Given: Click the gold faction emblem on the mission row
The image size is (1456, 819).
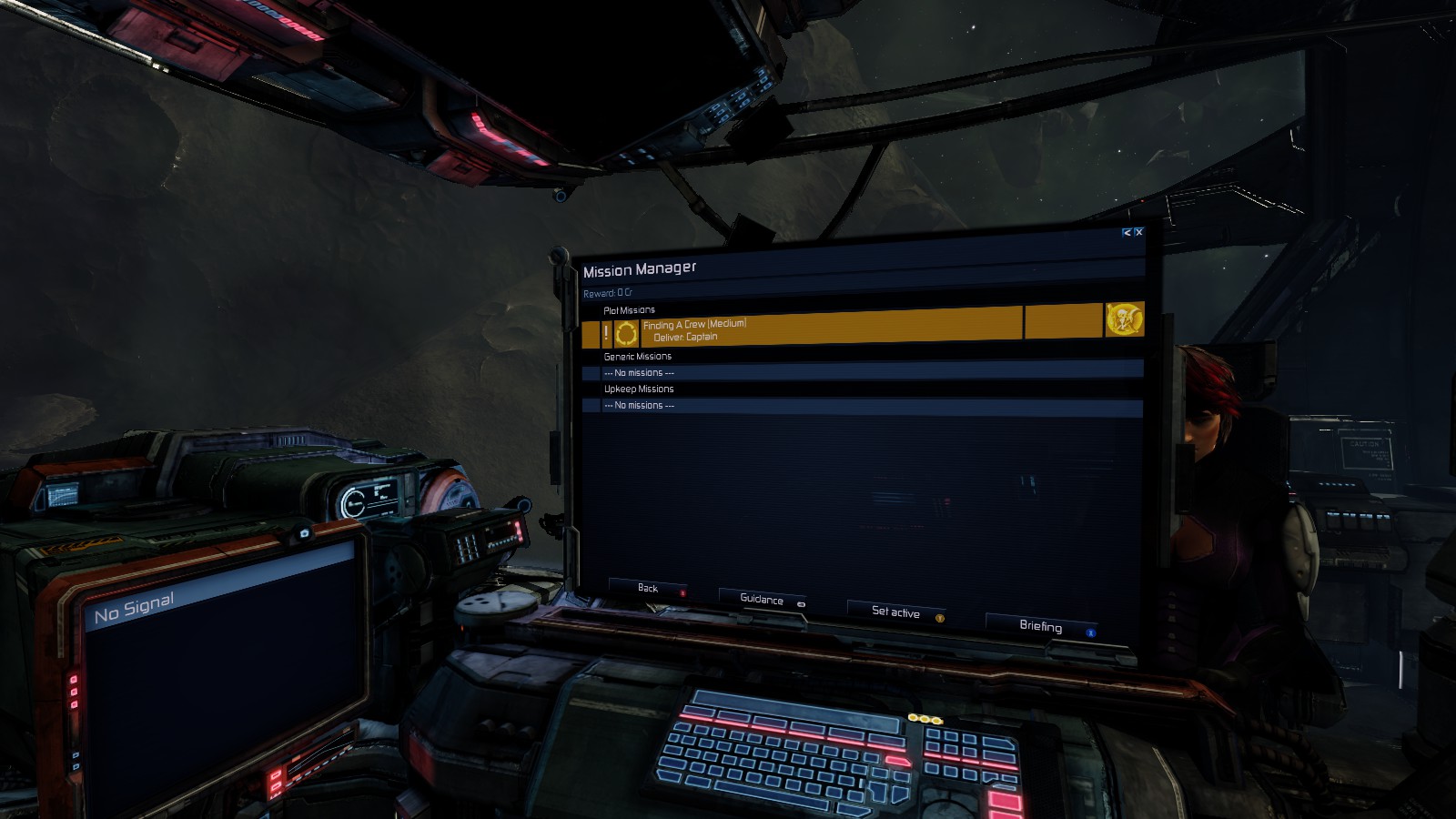Looking at the screenshot, I should pyautogui.click(x=1125, y=319).
